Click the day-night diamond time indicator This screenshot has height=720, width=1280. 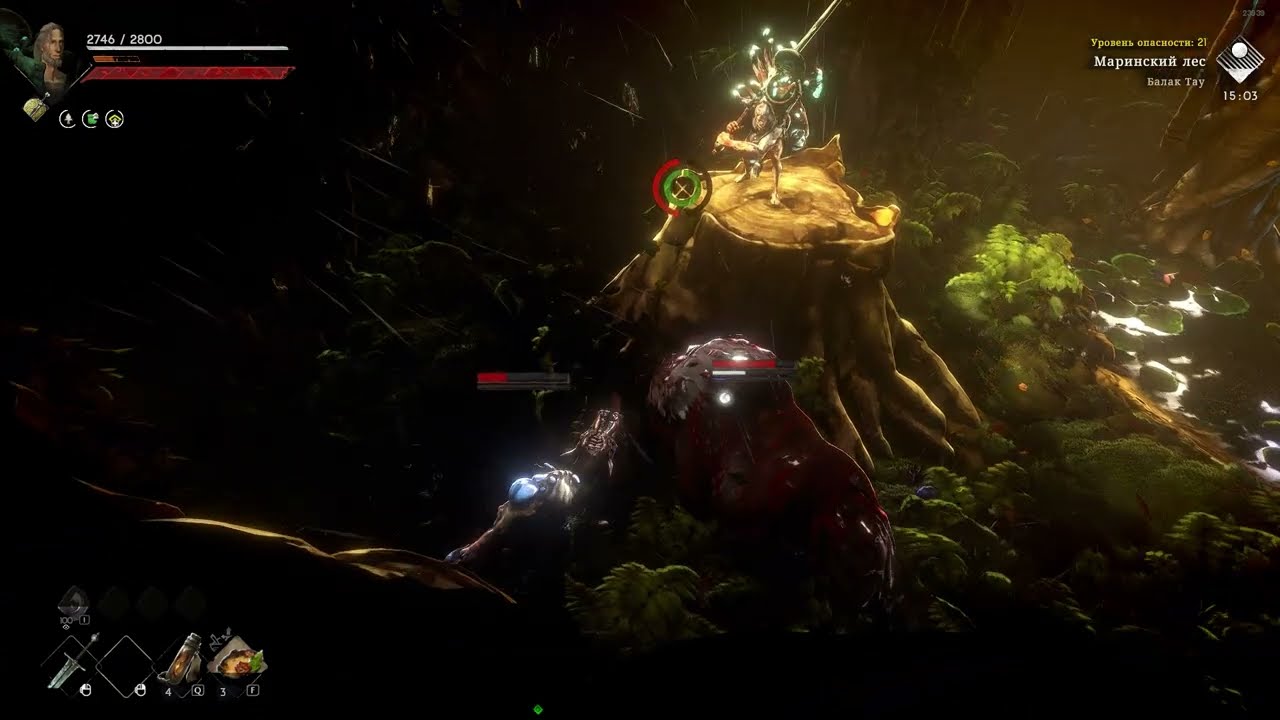(1239, 61)
